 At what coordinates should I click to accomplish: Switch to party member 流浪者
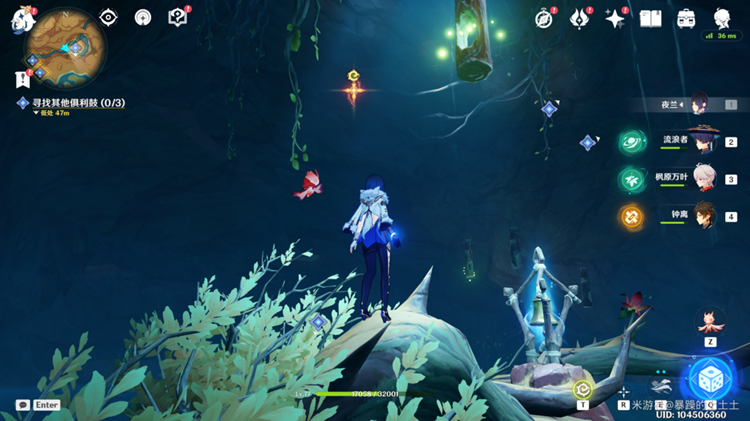(x=704, y=142)
